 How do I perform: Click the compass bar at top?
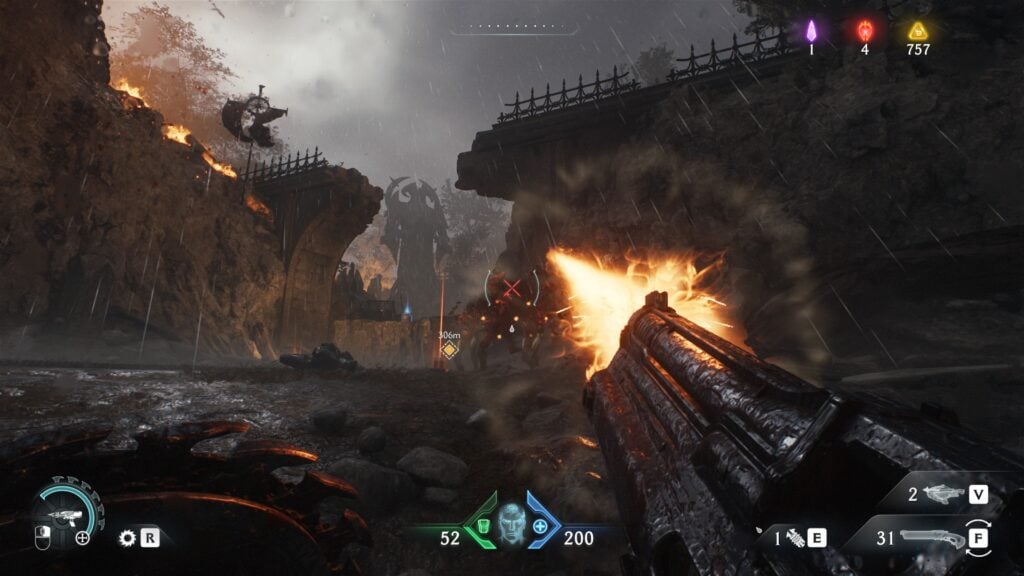[513, 28]
